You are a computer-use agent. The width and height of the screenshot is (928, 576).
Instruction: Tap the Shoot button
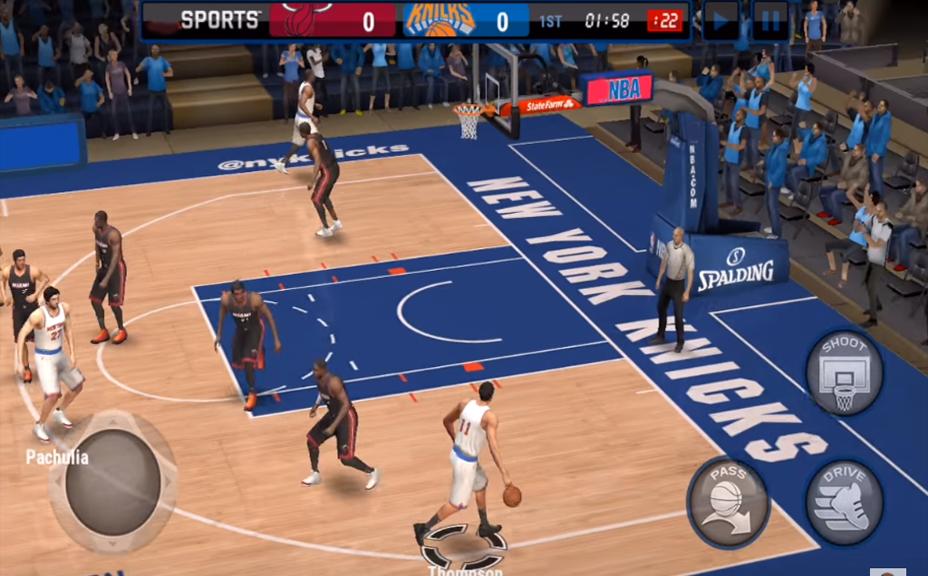(x=844, y=373)
